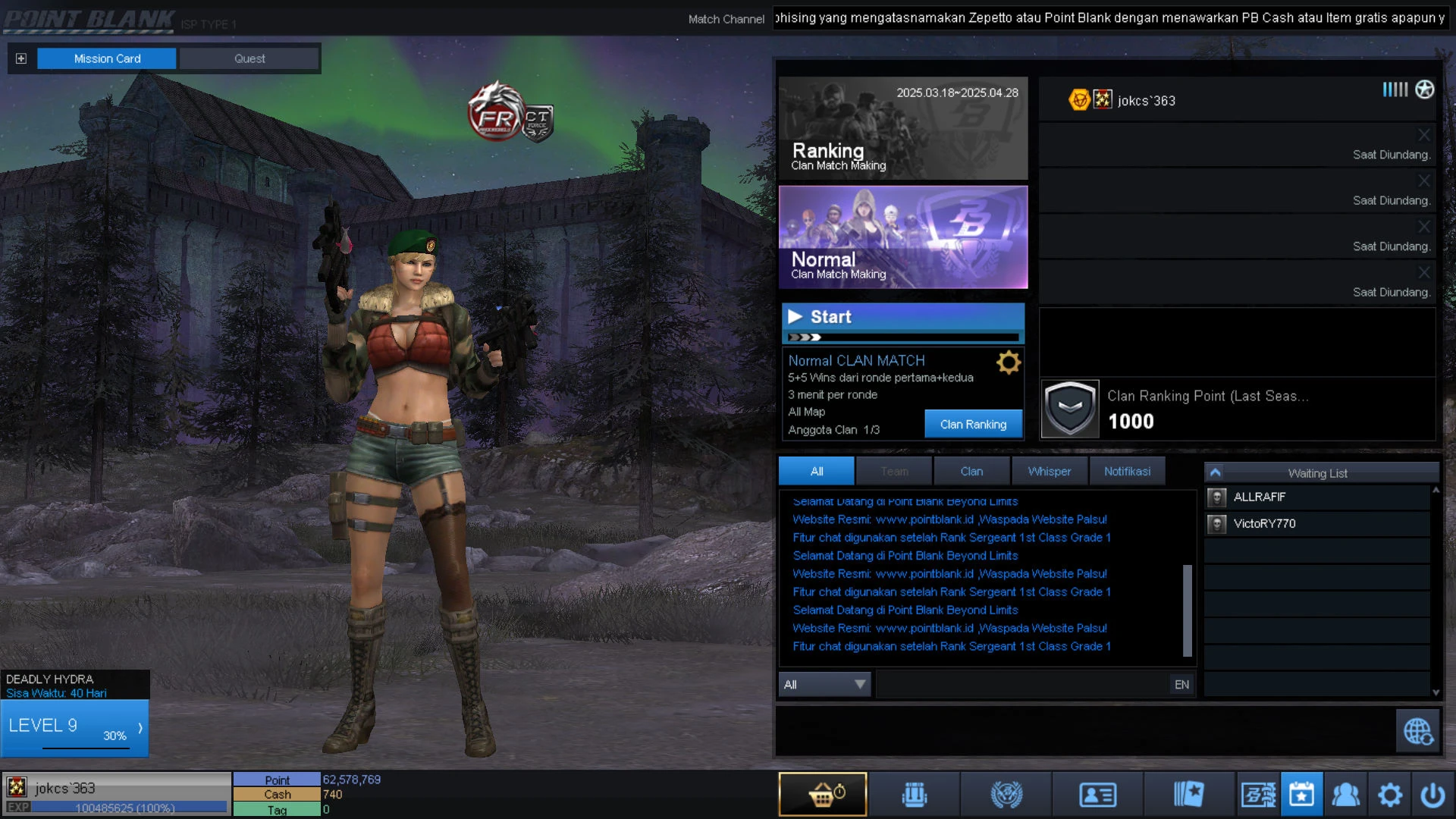The width and height of the screenshot is (1456, 819).
Task: Open the Quest tab
Action: tap(249, 58)
